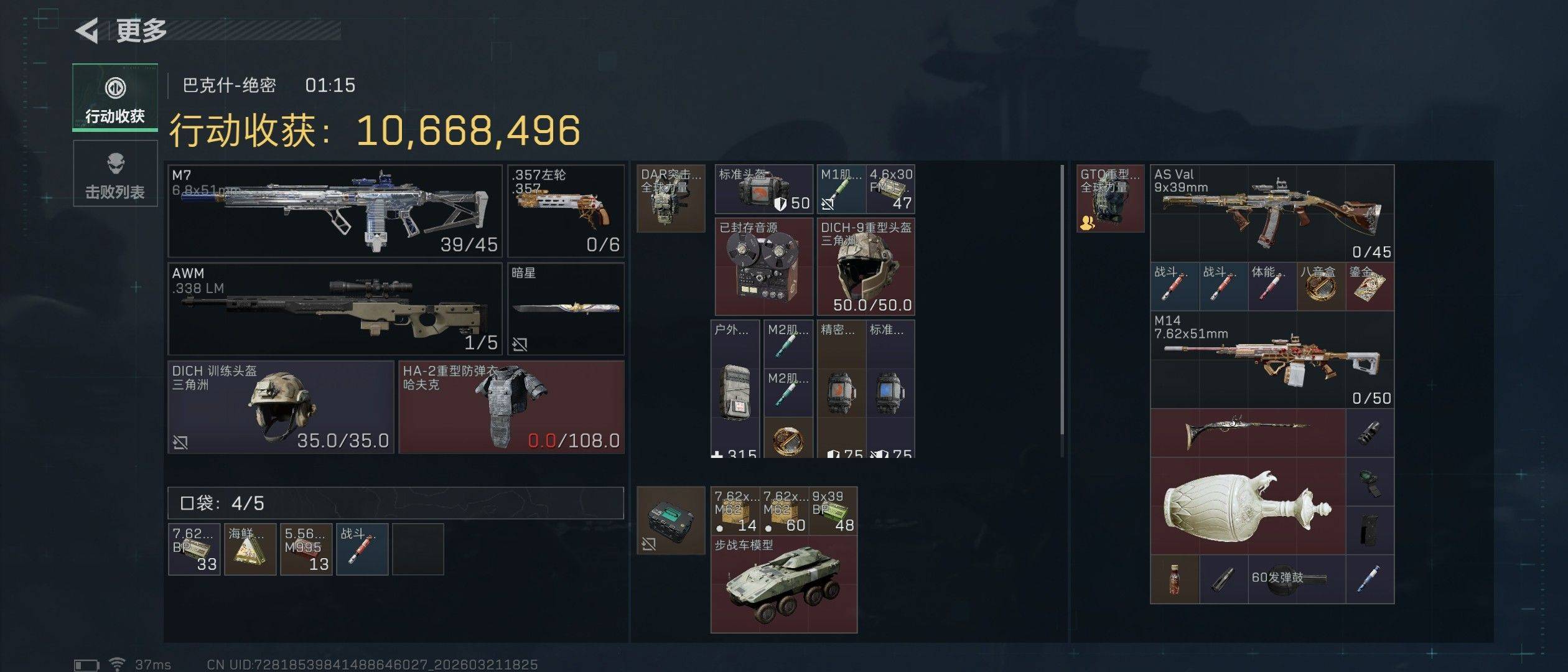Select the GTO重型 backpack slot

click(1110, 198)
